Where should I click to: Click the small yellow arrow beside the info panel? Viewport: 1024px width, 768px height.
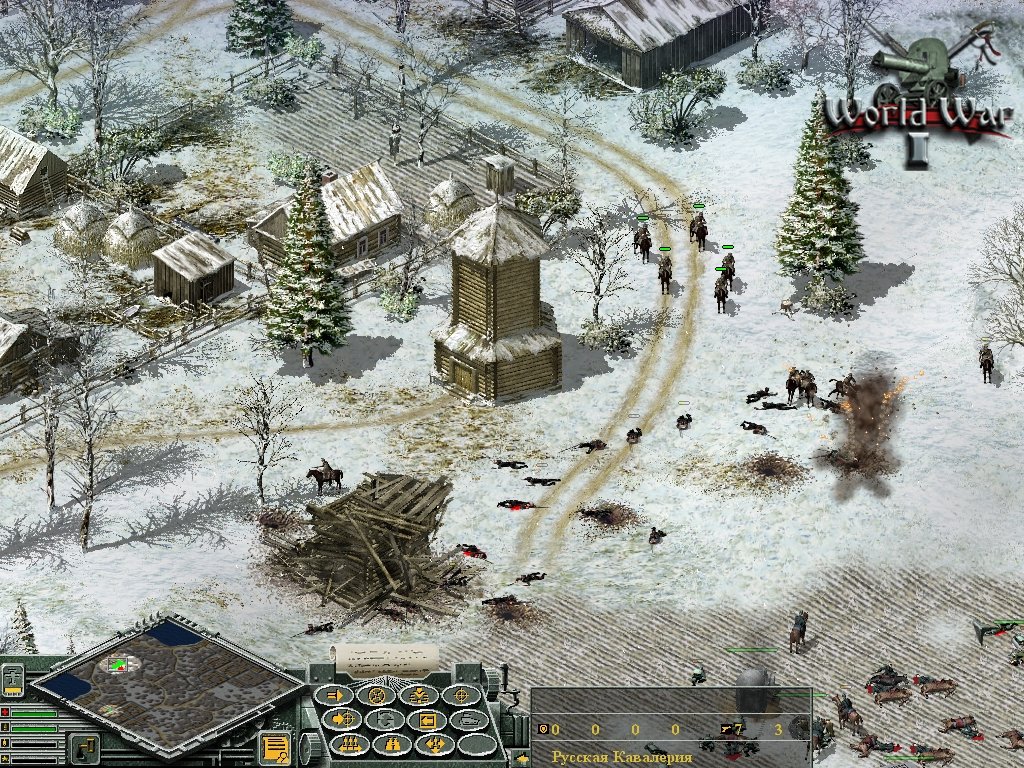[x=523, y=759]
